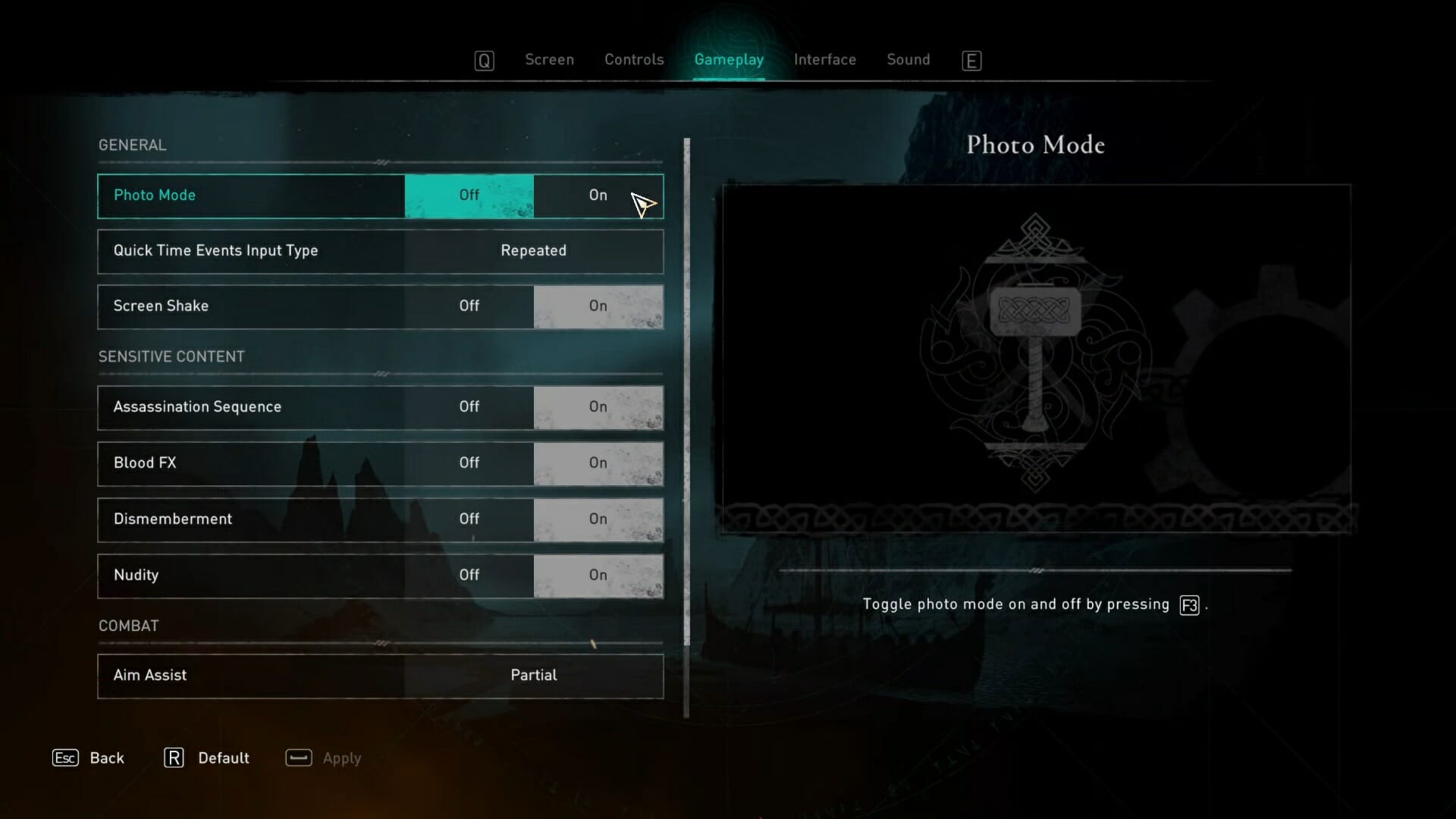Image resolution: width=1456 pixels, height=819 pixels.
Task: Change the Aim Assist Partial setting
Action: 533,676
